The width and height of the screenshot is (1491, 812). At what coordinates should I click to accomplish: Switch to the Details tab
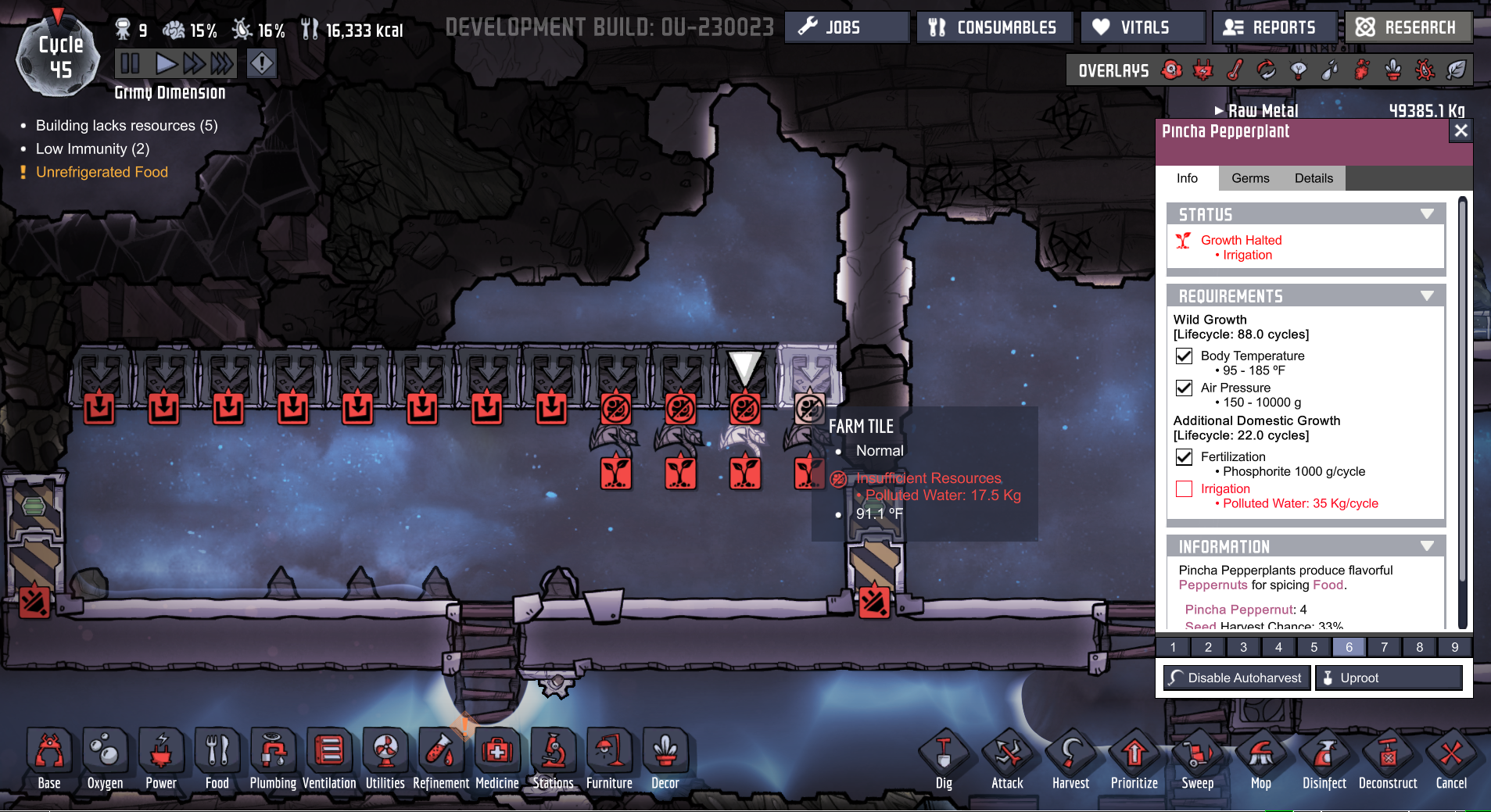pyautogui.click(x=1314, y=178)
